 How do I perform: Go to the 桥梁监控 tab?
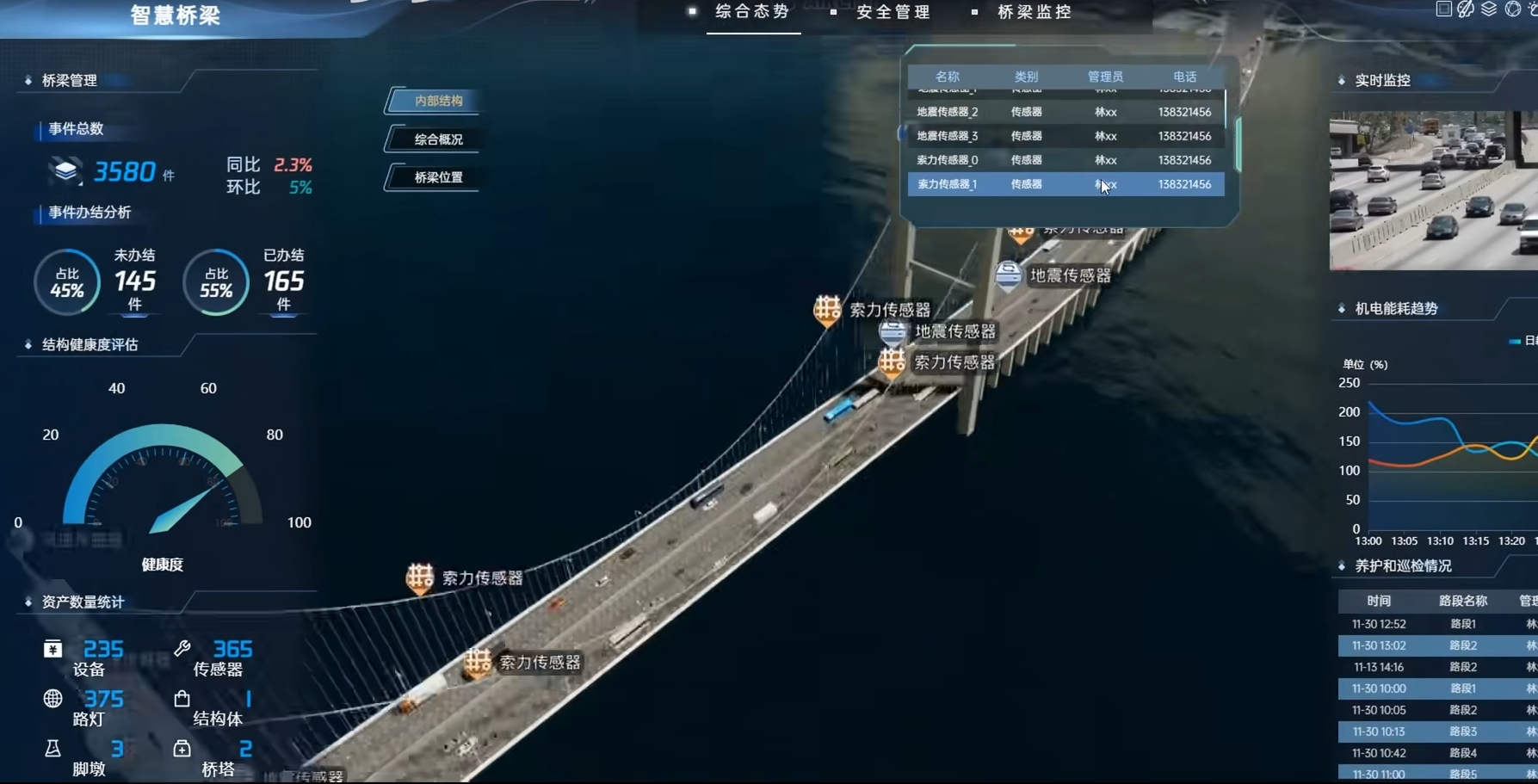1035,12
